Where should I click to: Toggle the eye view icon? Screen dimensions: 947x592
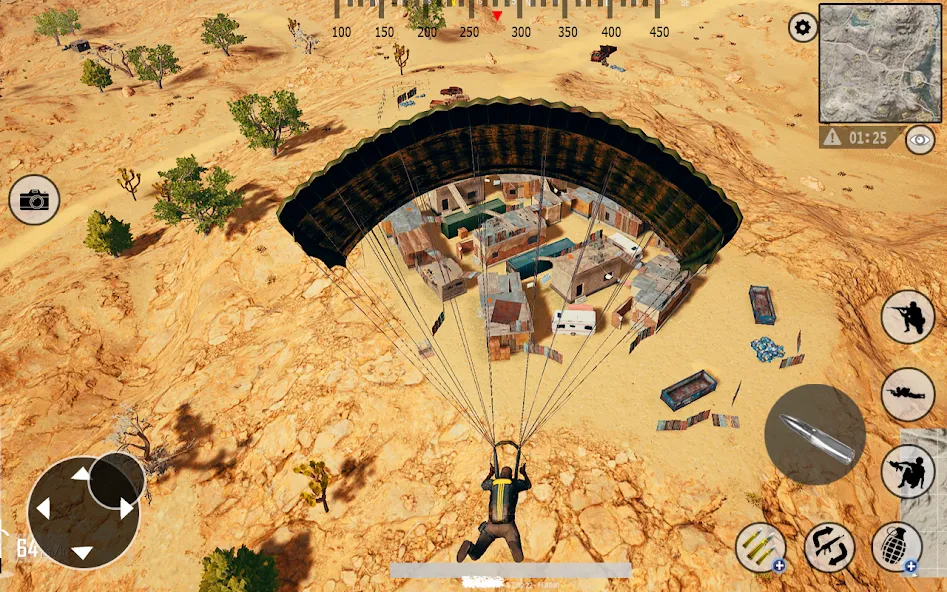pyautogui.click(x=919, y=140)
